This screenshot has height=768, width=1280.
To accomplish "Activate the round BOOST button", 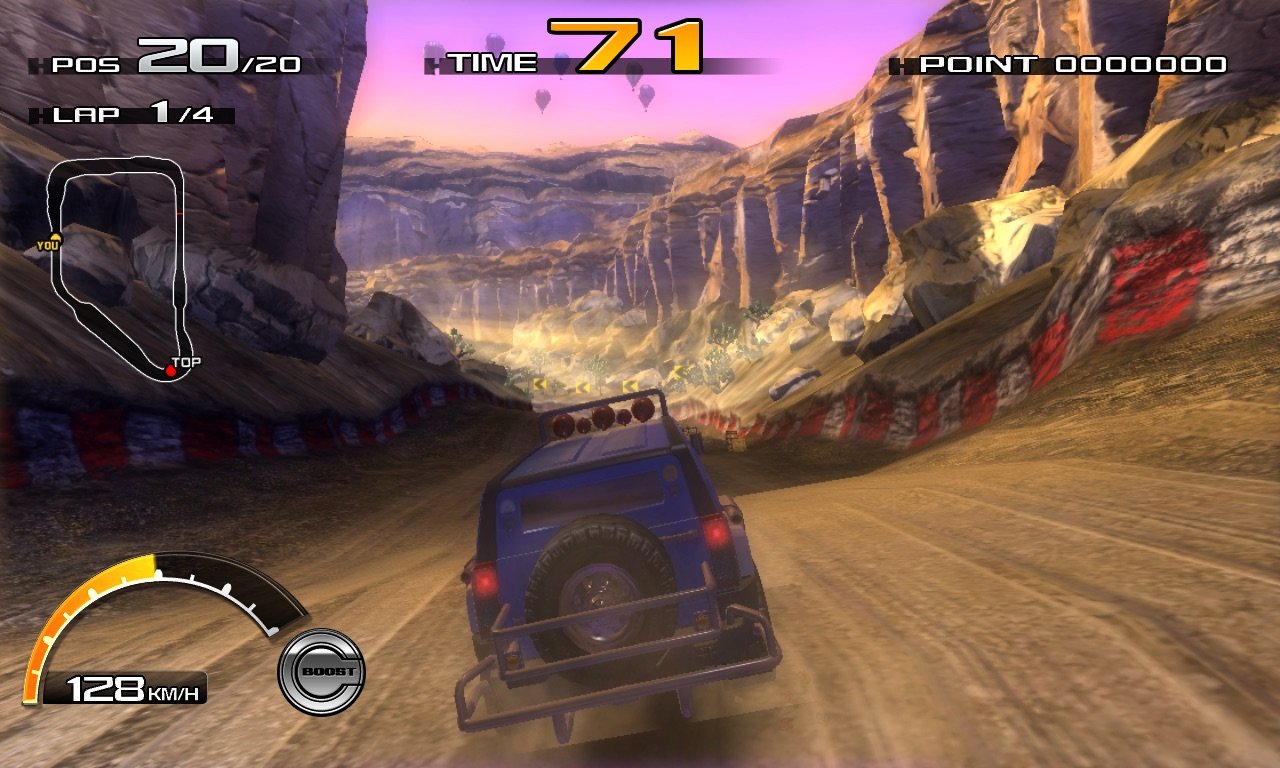I will click(321, 671).
